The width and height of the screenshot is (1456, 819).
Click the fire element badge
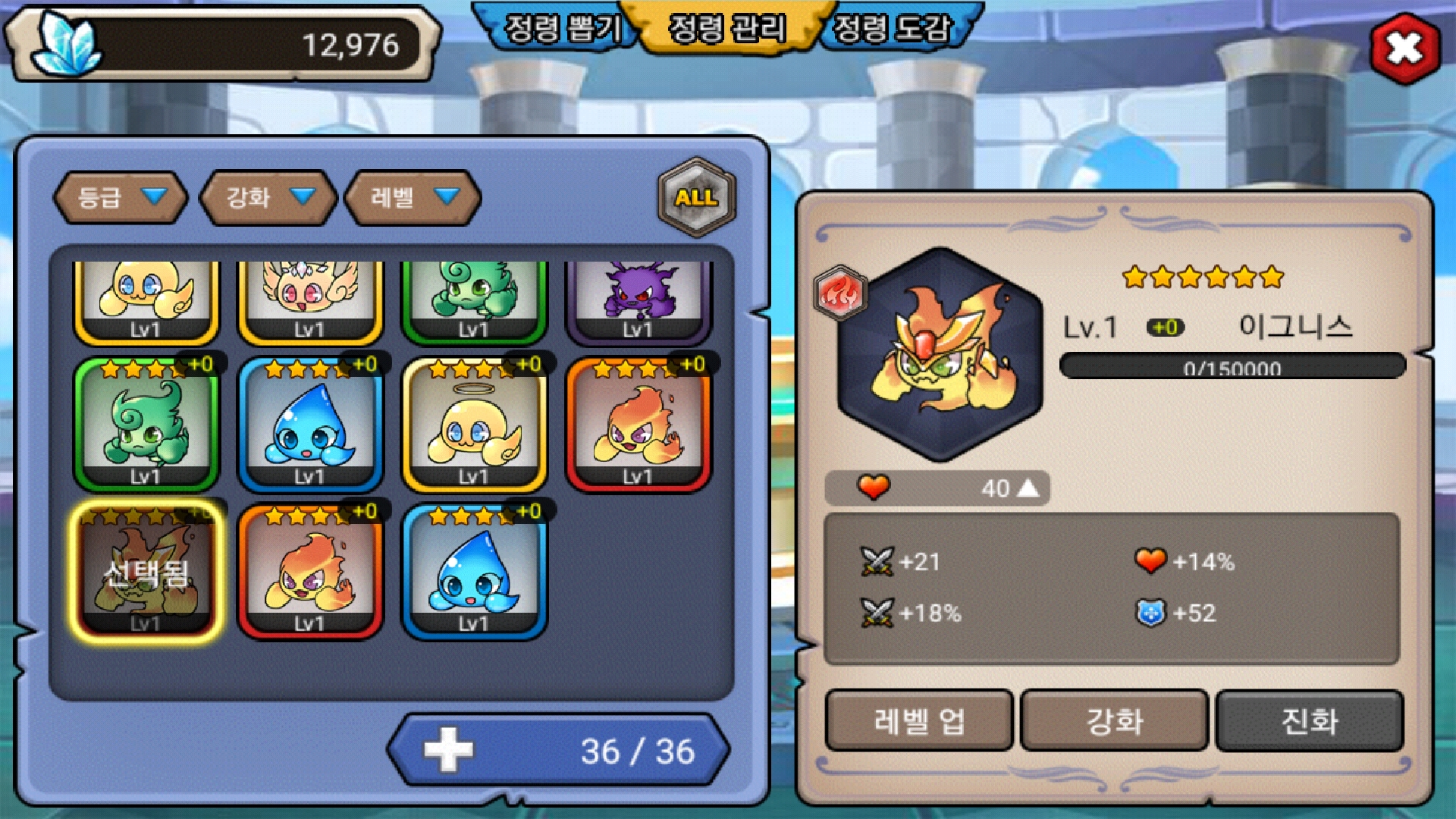[x=839, y=292]
